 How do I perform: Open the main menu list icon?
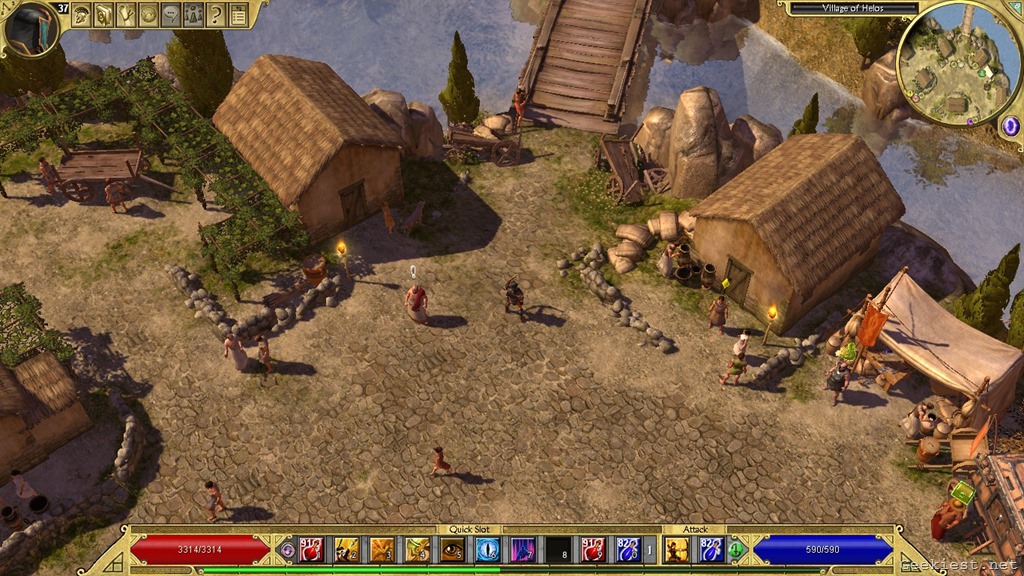[x=238, y=14]
